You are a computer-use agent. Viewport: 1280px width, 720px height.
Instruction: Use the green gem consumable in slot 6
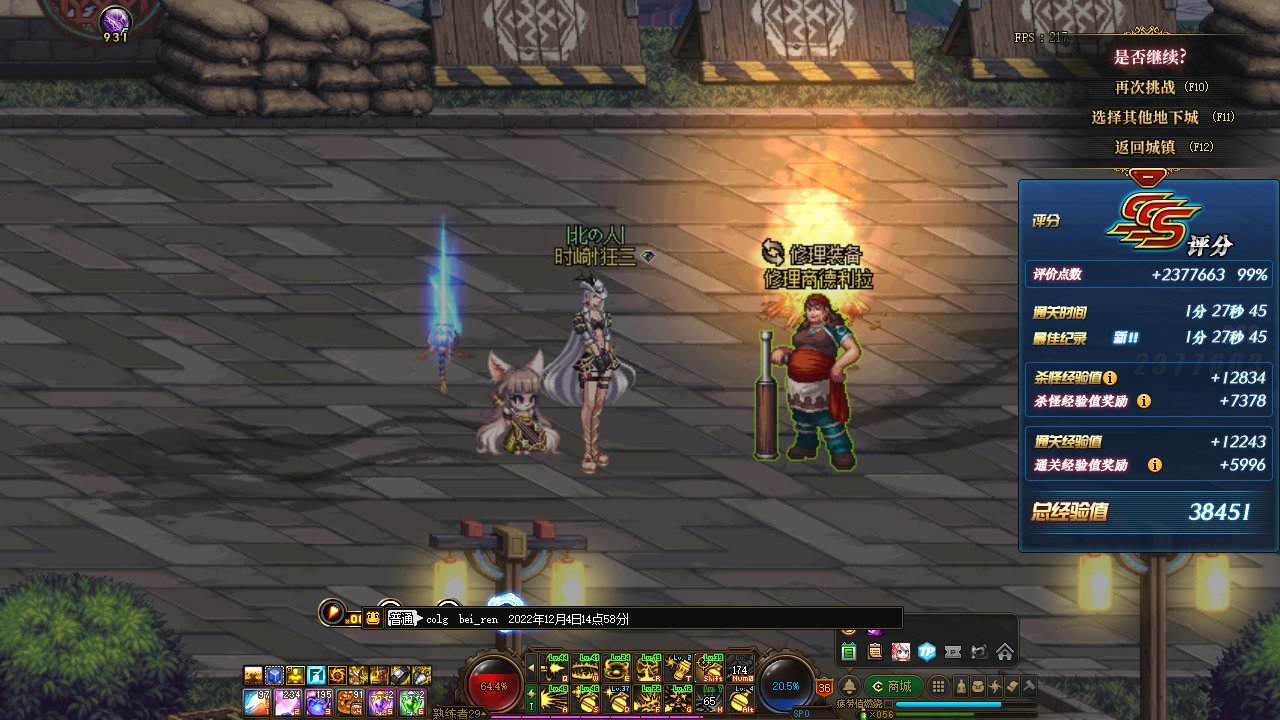tap(412, 702)
